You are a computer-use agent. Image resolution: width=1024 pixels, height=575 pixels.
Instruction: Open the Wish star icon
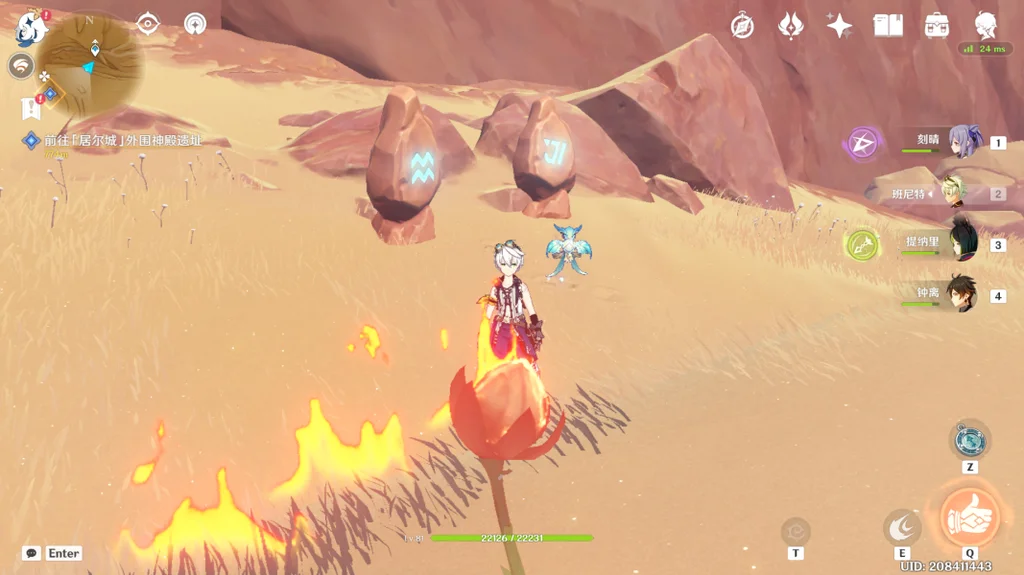[839, 26]
